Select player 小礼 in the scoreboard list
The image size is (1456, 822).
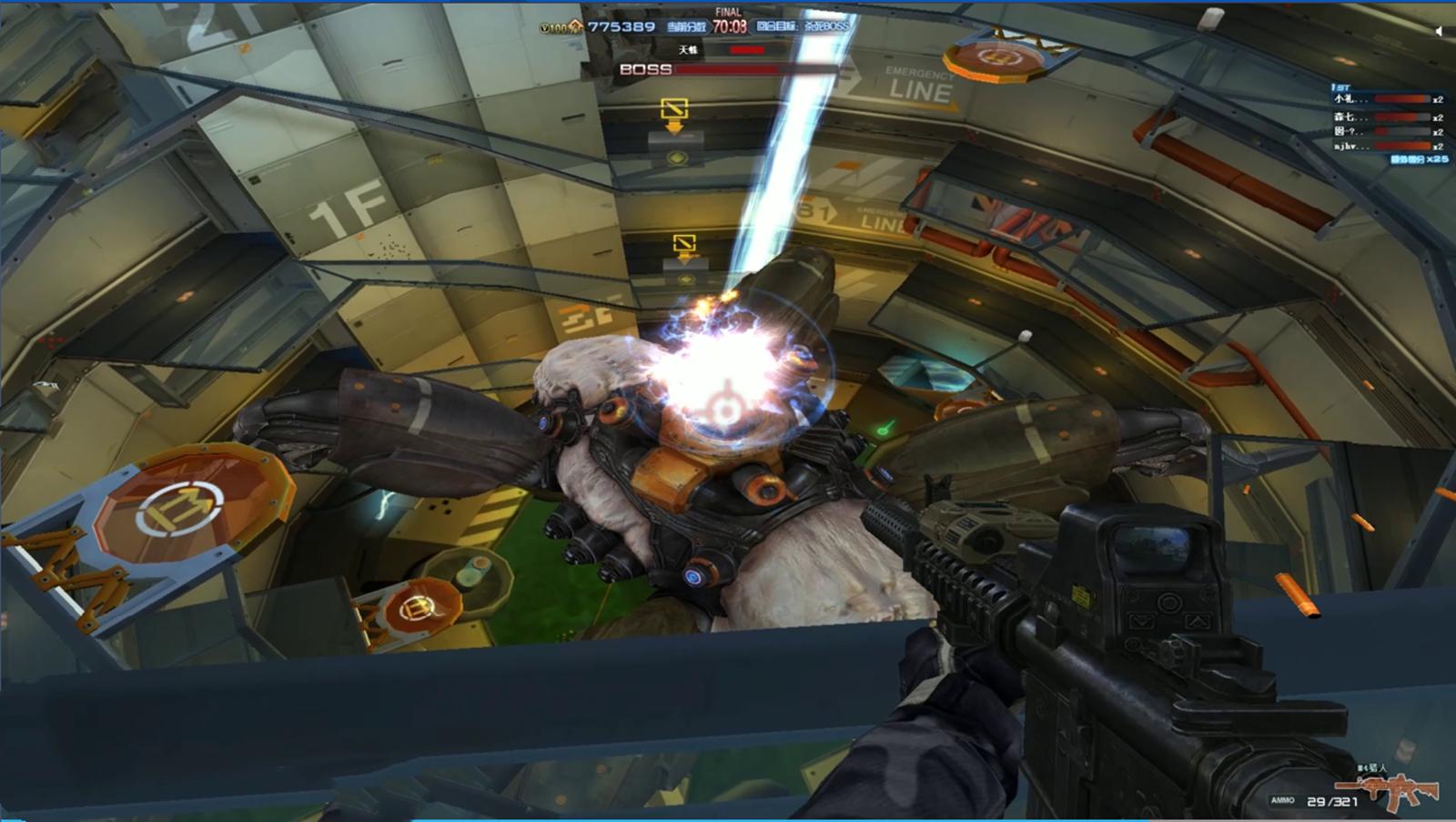1350,99
